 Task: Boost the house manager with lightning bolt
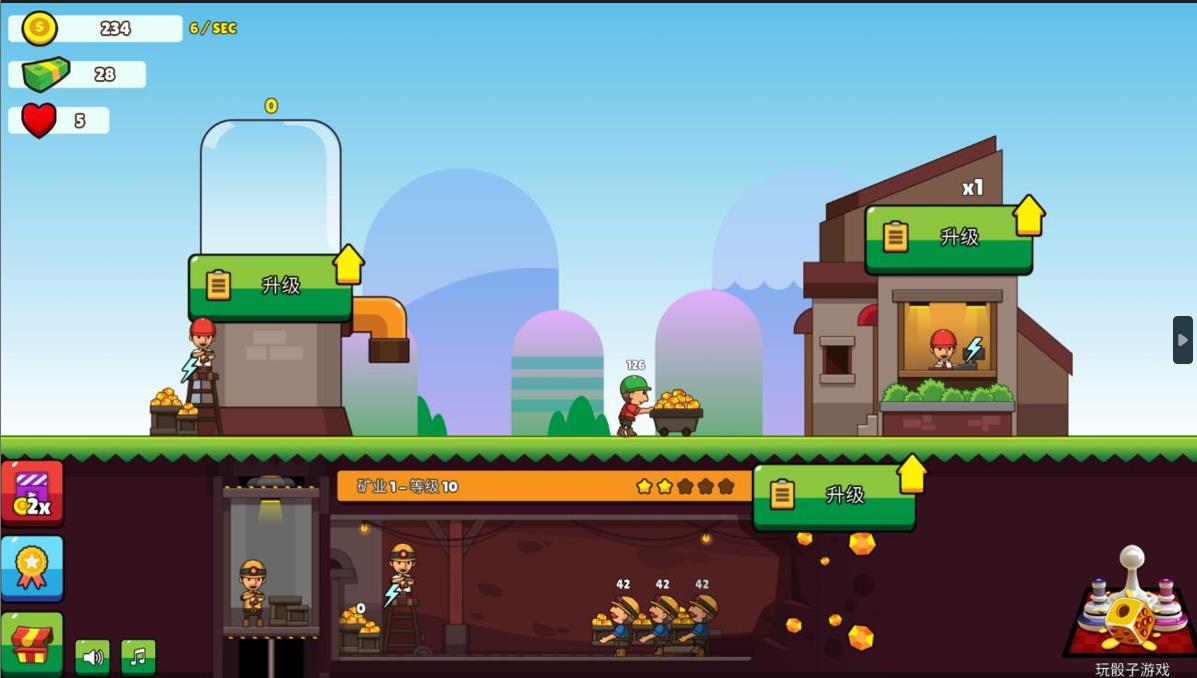tap(973, 349)
